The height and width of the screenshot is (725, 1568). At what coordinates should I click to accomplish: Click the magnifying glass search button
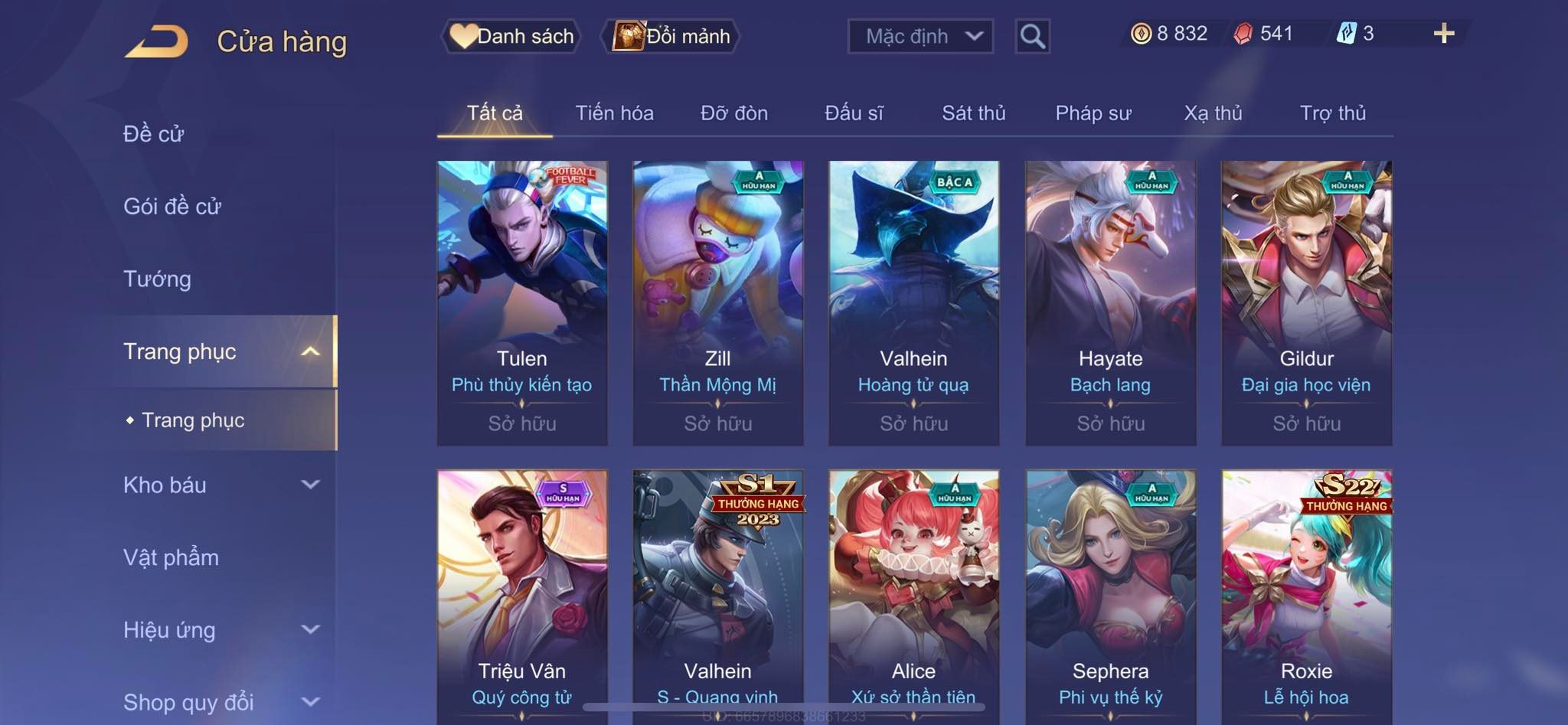coord(1032,36)
